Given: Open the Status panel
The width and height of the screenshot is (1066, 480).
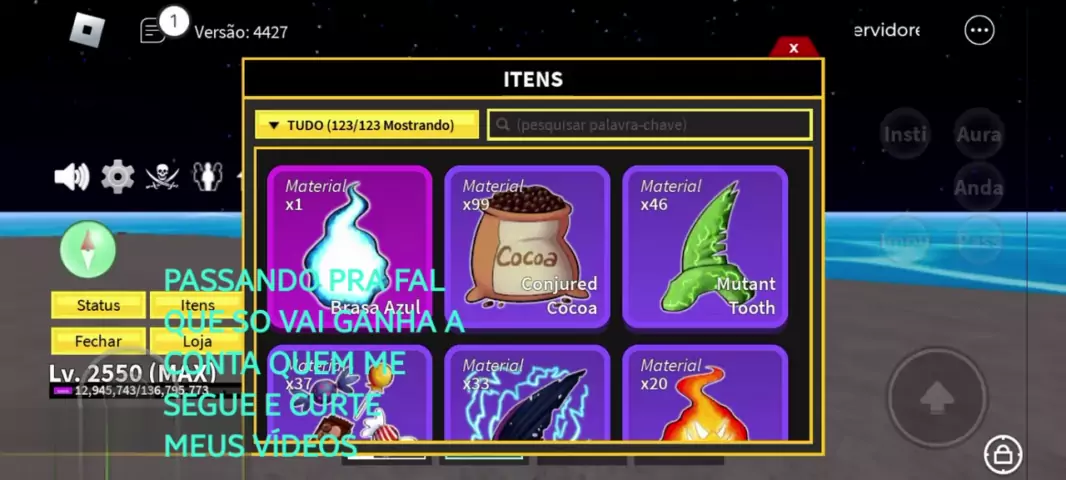Looking at the screenshot, I should [98, 305].
